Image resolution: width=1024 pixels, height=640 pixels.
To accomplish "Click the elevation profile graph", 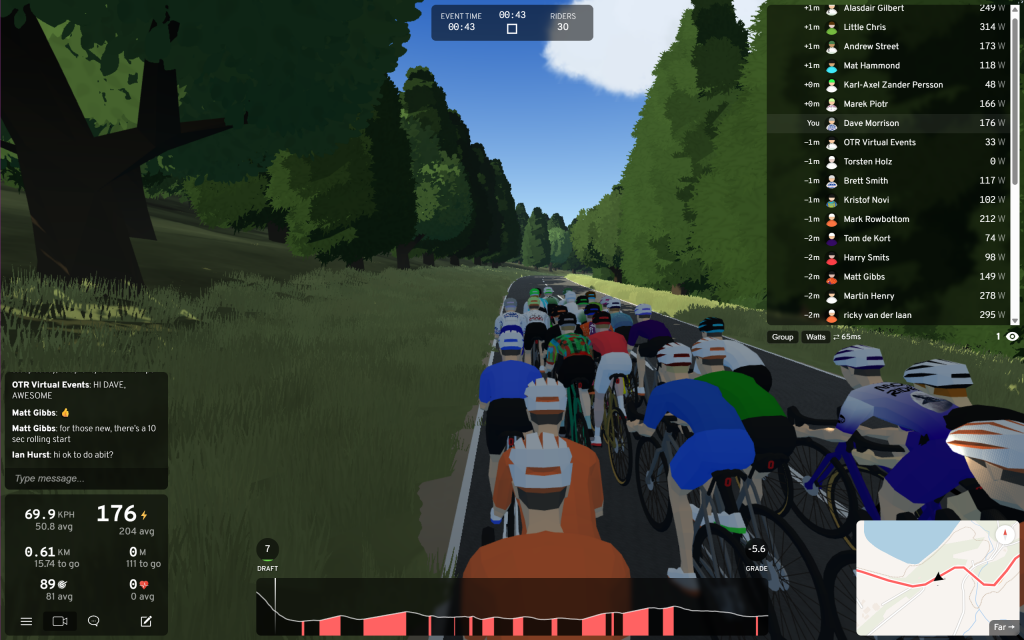I will click(x=512, y=606).
